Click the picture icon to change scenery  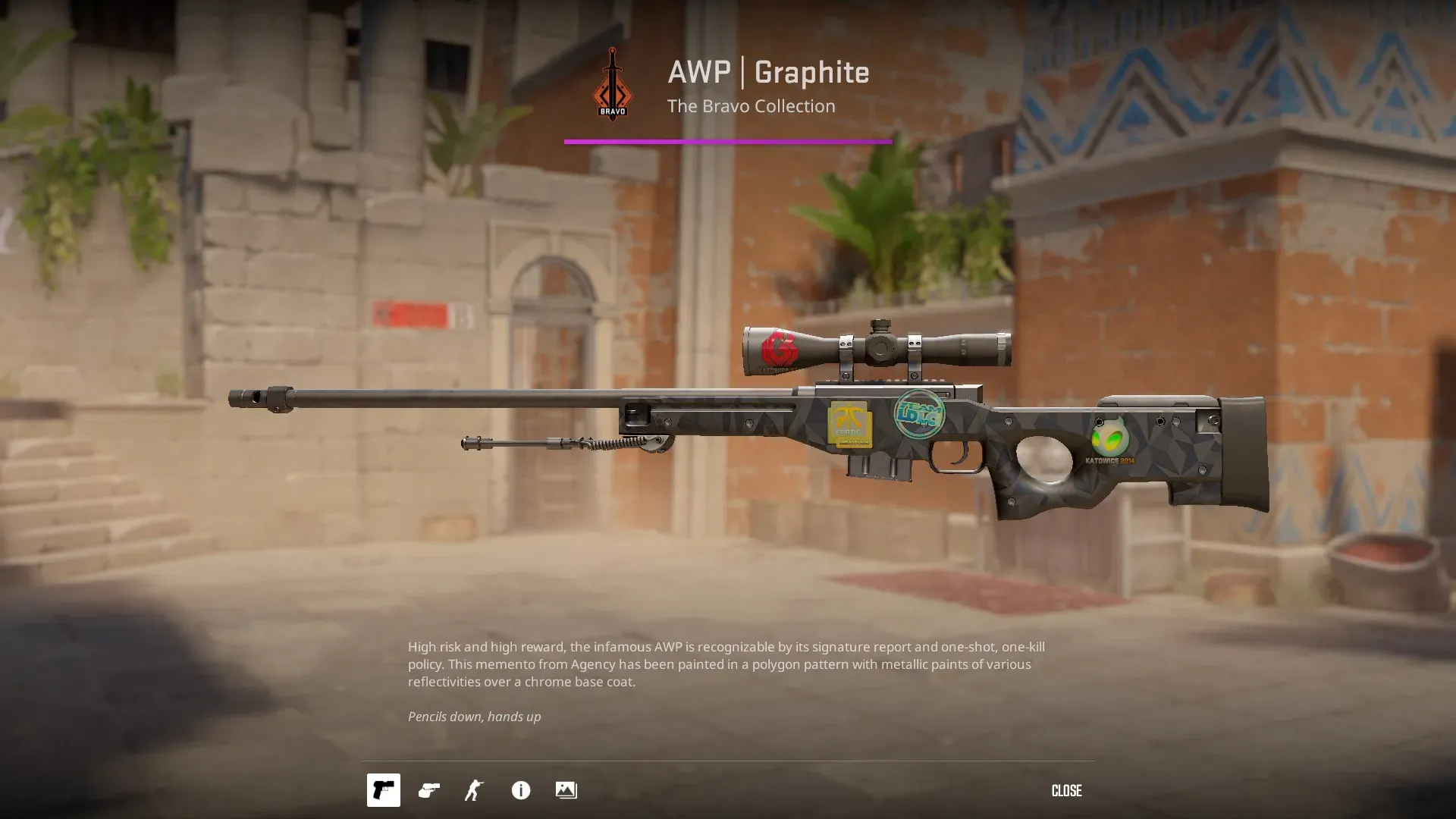[x=566, y=790]
